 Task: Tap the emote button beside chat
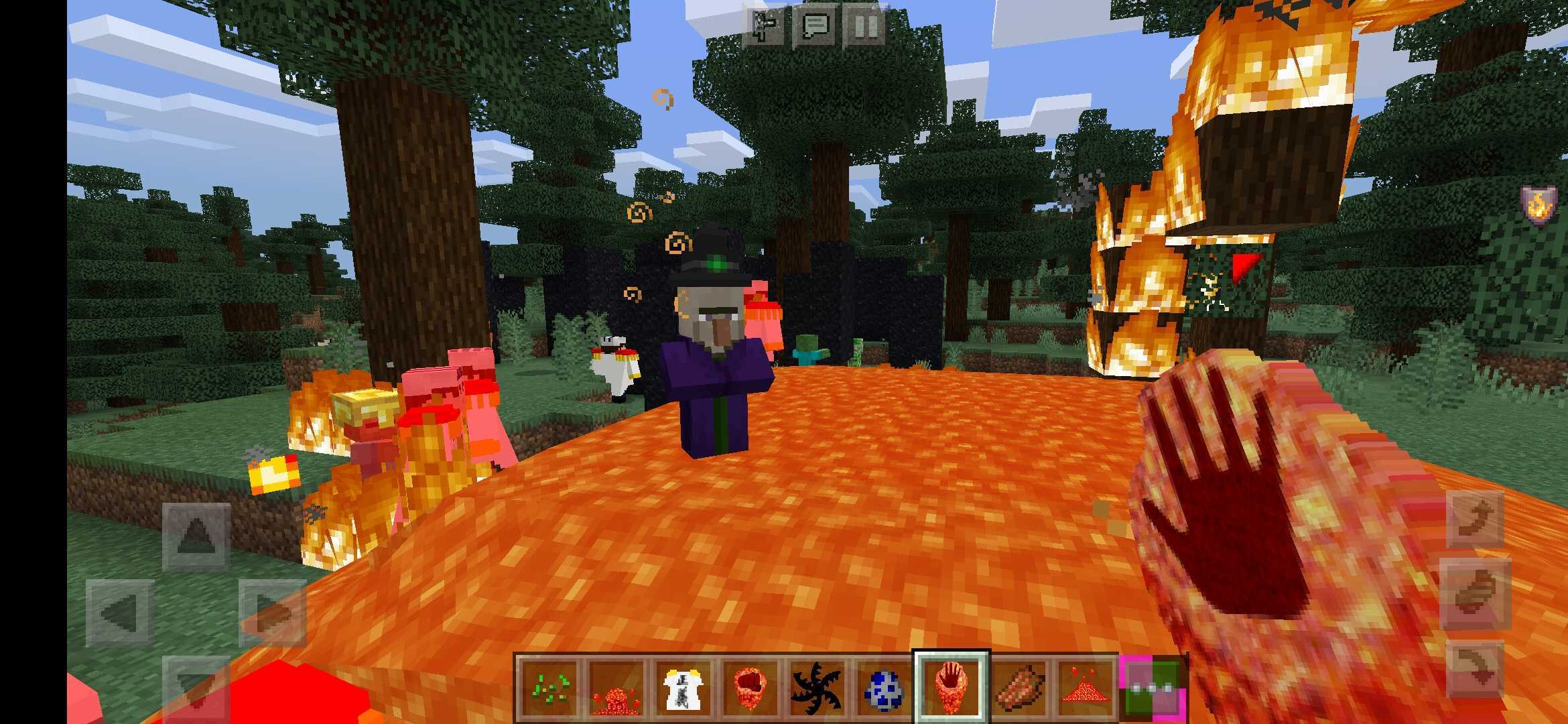click(765, 27)
